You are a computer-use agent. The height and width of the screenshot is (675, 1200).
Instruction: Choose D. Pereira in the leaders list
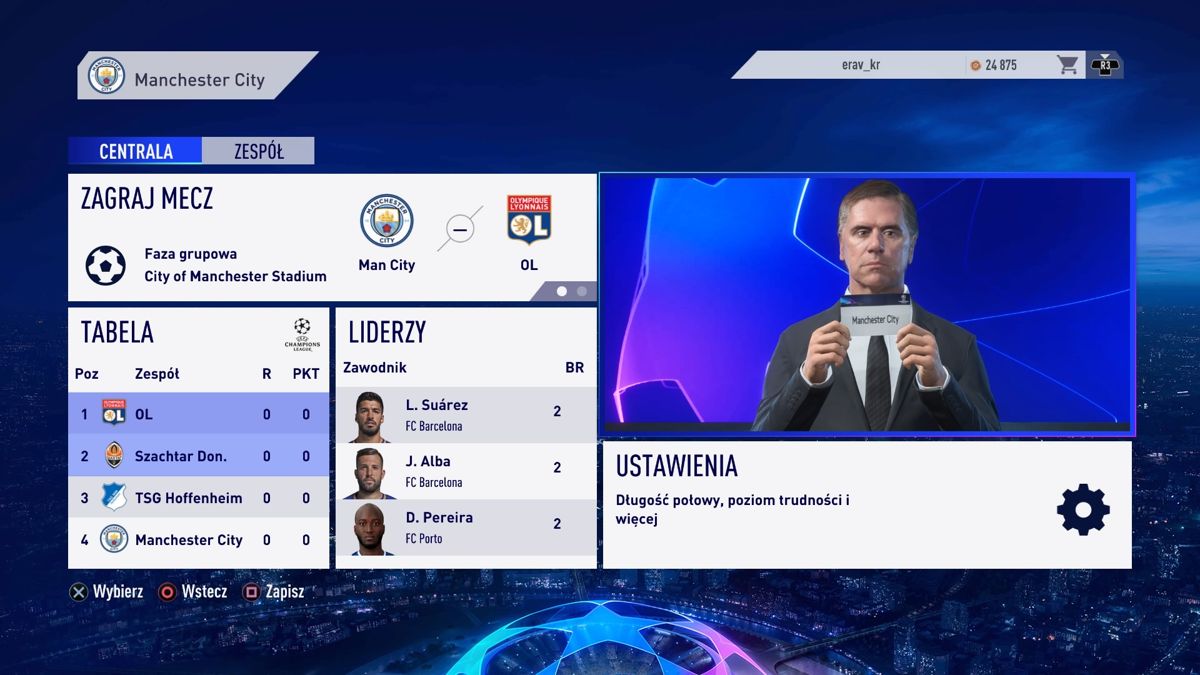pos(465,527)
